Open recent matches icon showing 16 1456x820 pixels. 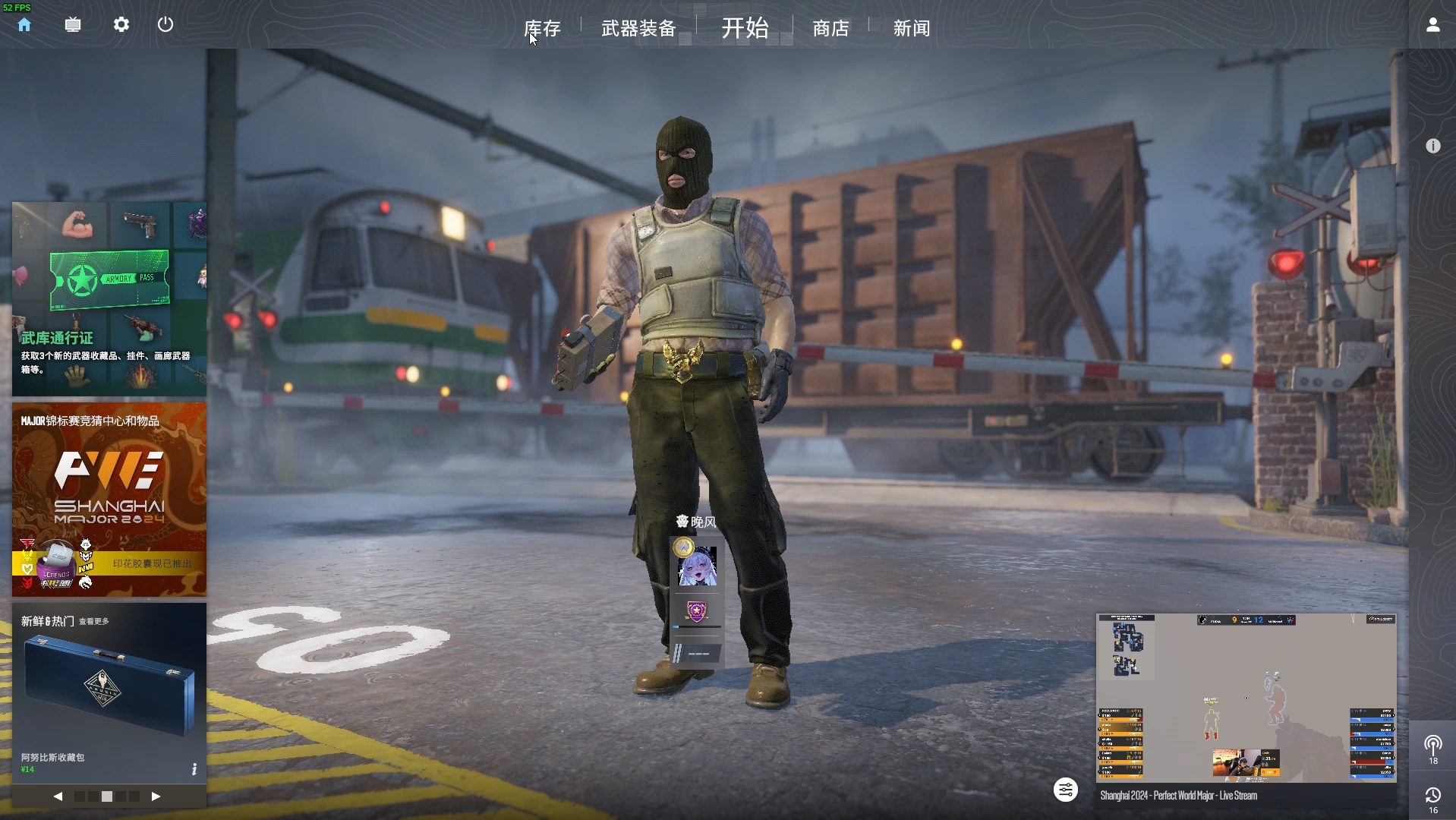(x=1433, y=796)
